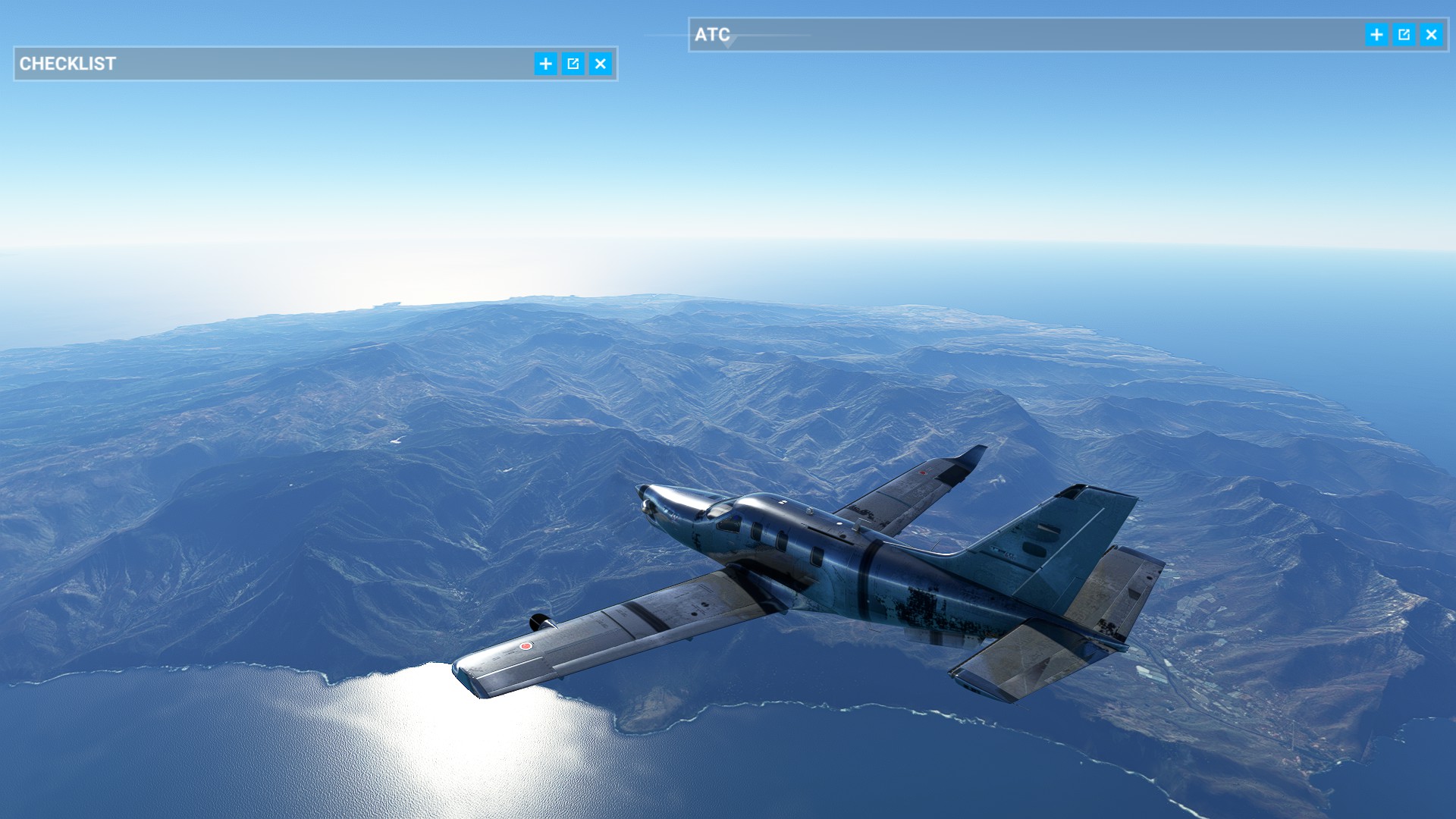Expand the ATC panel with plus button

(x=1376, y=35)
